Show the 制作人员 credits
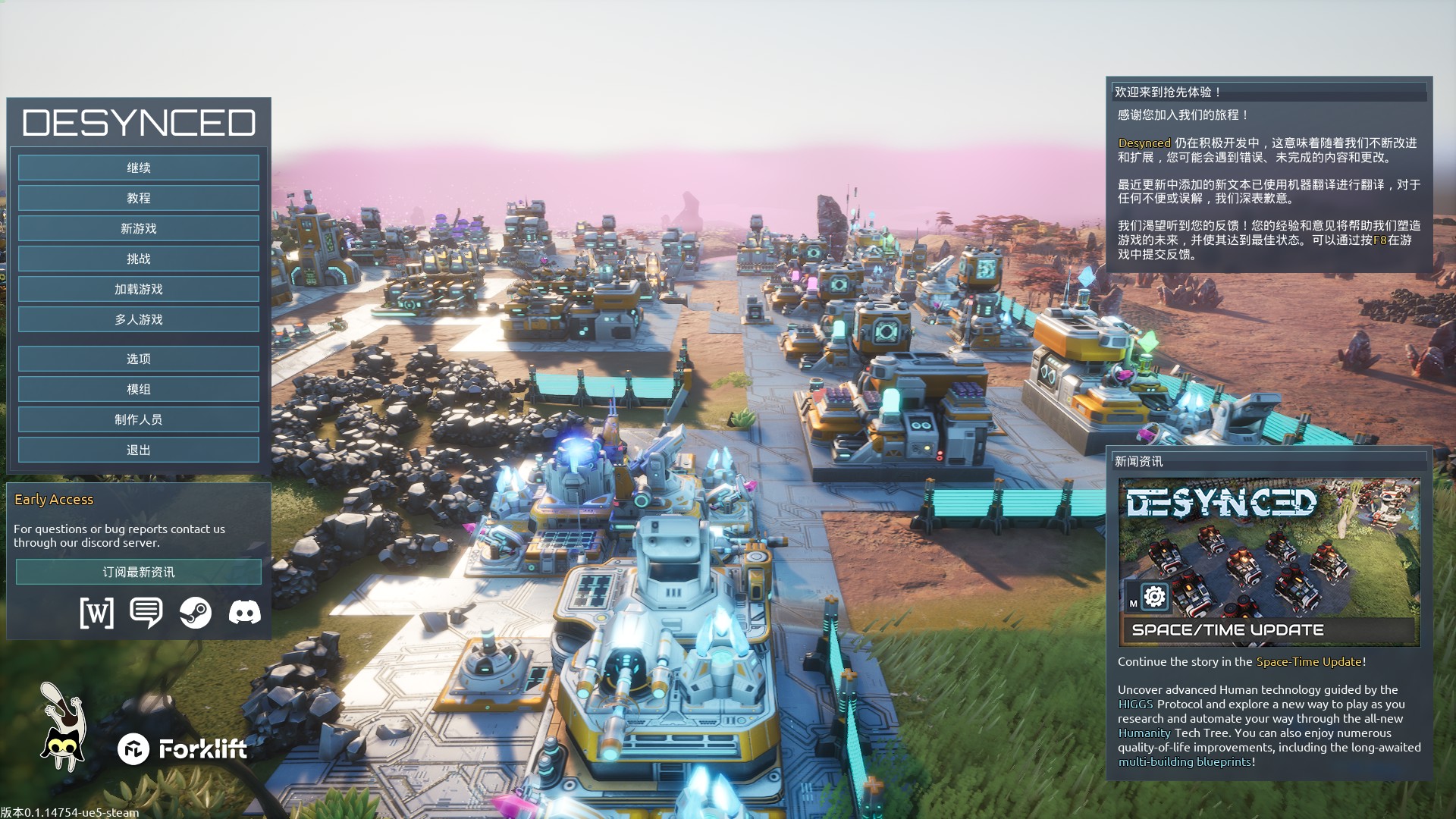Viewport: 1456px width, 819px height. (139, 419)
